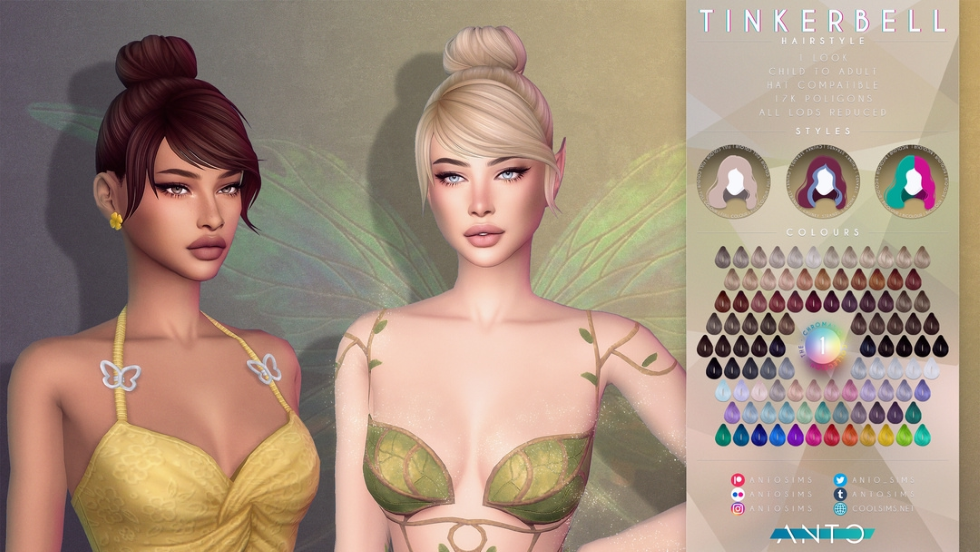Viewport: 980px width, 552px height.
Task: Open the Patreon icon link
Action: click(x=738, y=481)
